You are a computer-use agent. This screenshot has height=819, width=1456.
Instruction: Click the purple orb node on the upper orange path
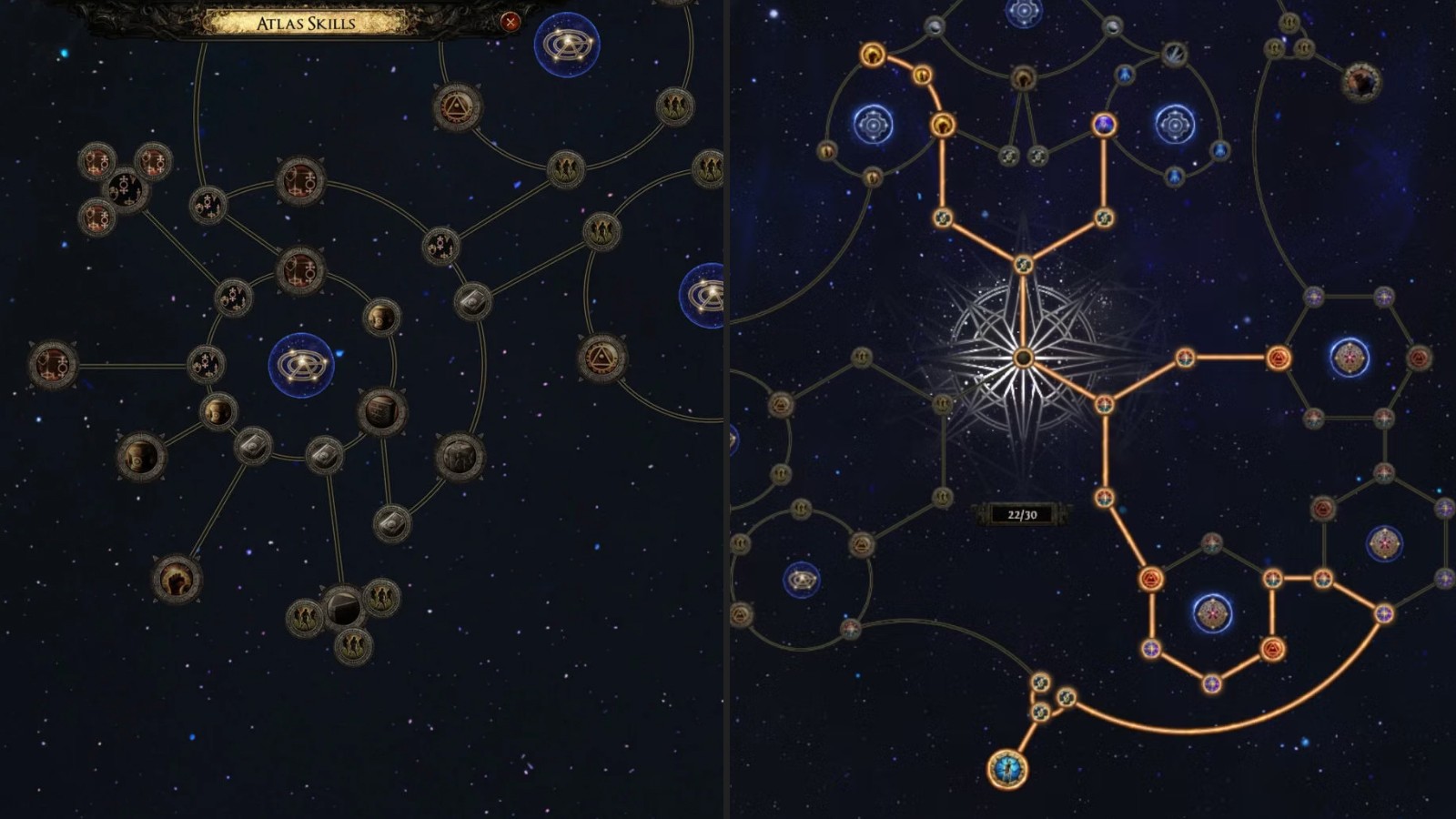tap(1104, 124)
